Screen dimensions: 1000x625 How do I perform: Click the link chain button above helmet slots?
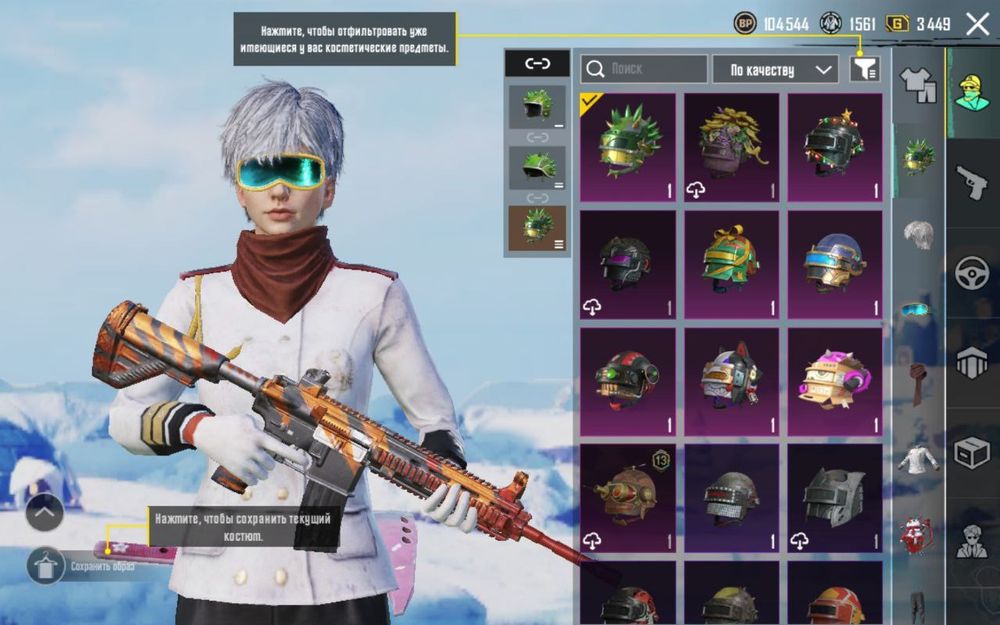pyautogui.click(x=537, y=64)
